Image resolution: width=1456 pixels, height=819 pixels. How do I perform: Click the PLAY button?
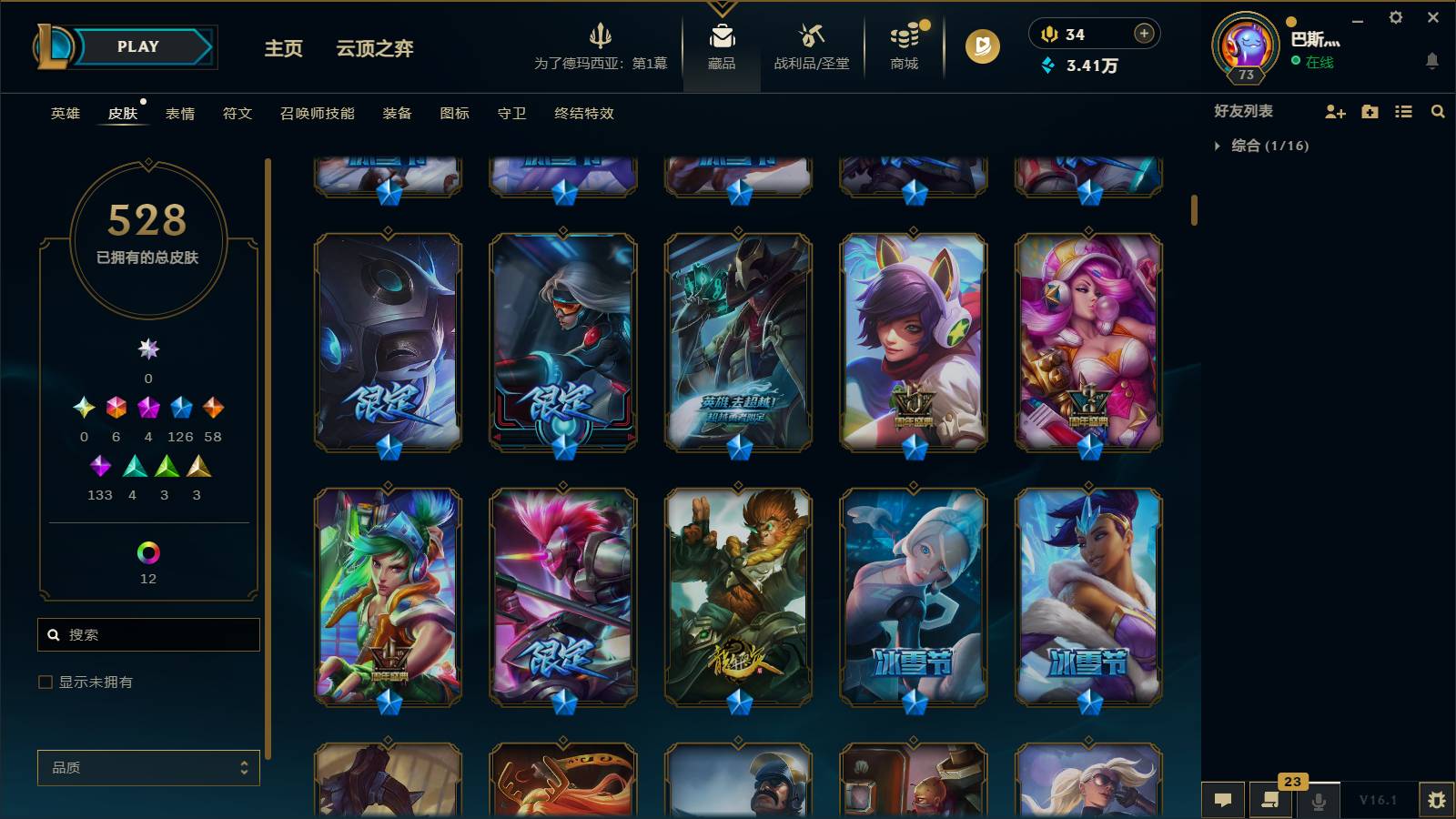(135, 46)
